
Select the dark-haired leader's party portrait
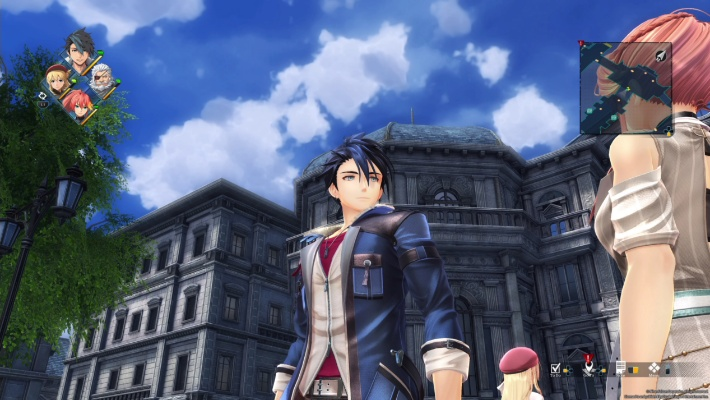(x=80, y=49)
